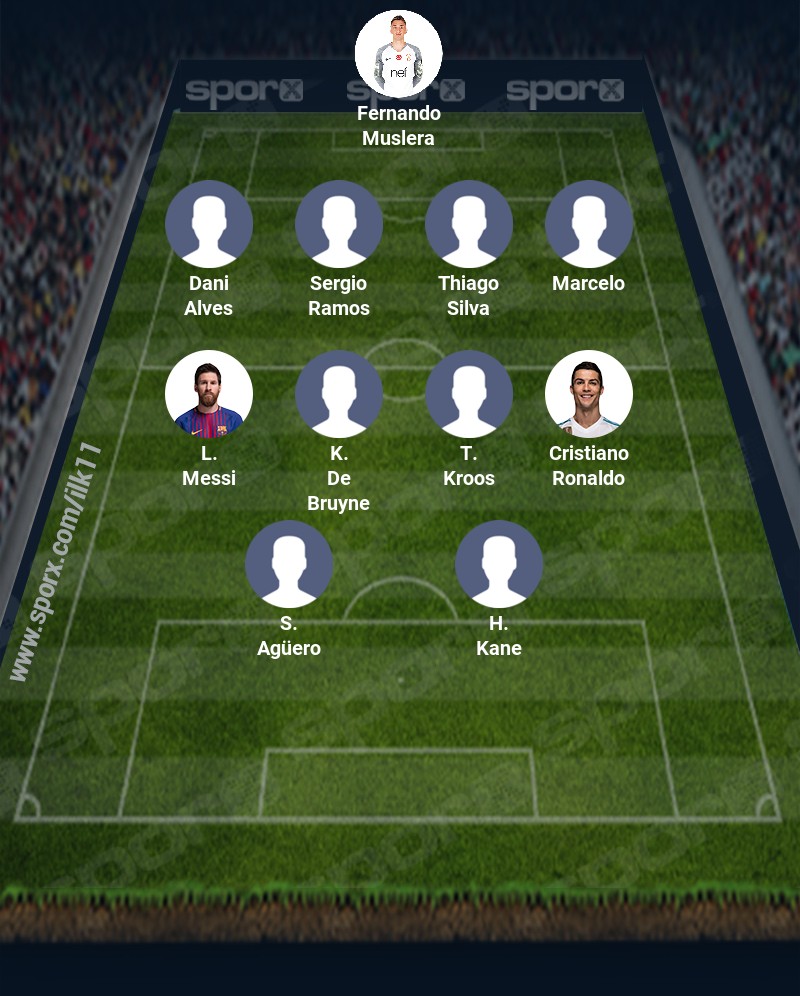The height and width of the screenshot is (996, 800).
Task: Select goalkeeper Fernando Muslera
Action: pos(399,54)
